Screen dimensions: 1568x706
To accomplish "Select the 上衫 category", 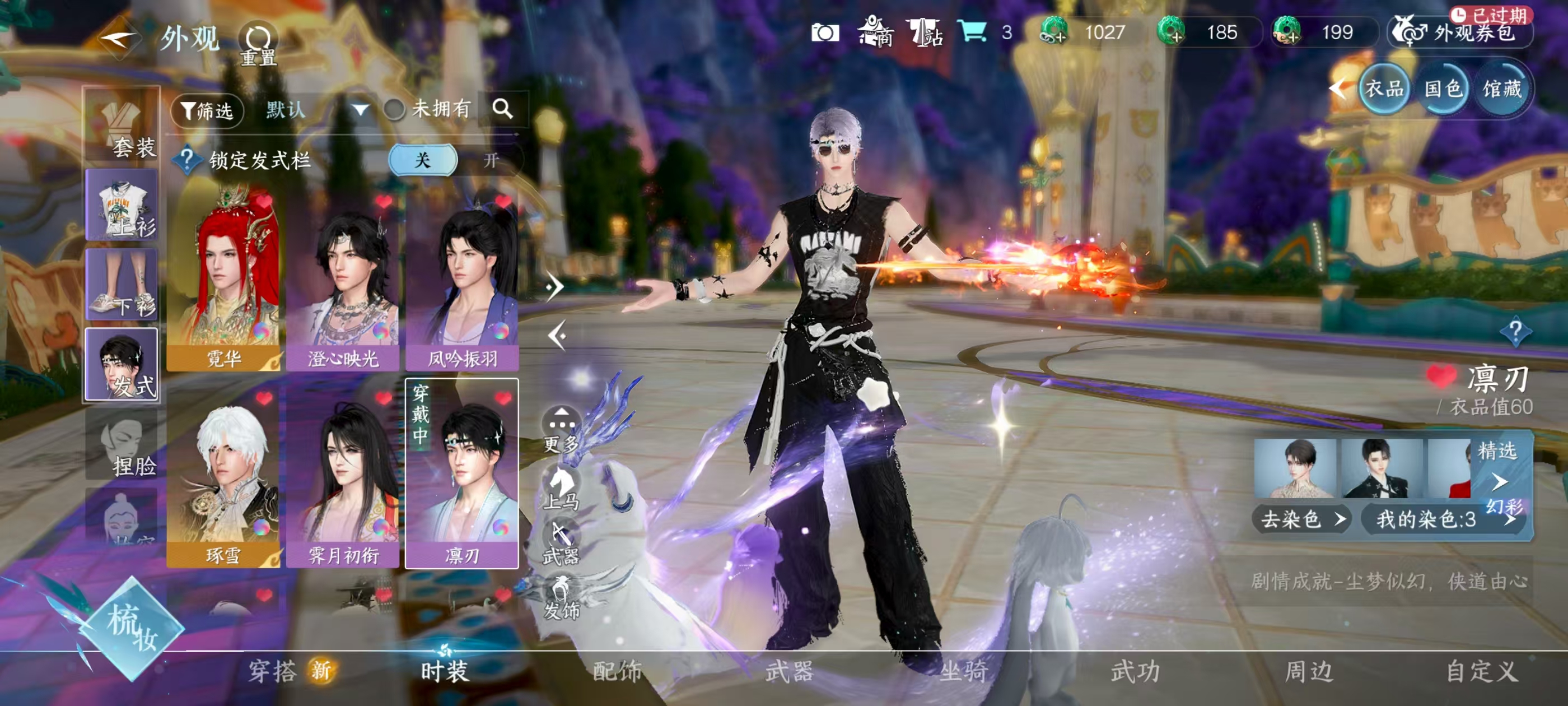I will click(x=122, y=205).
